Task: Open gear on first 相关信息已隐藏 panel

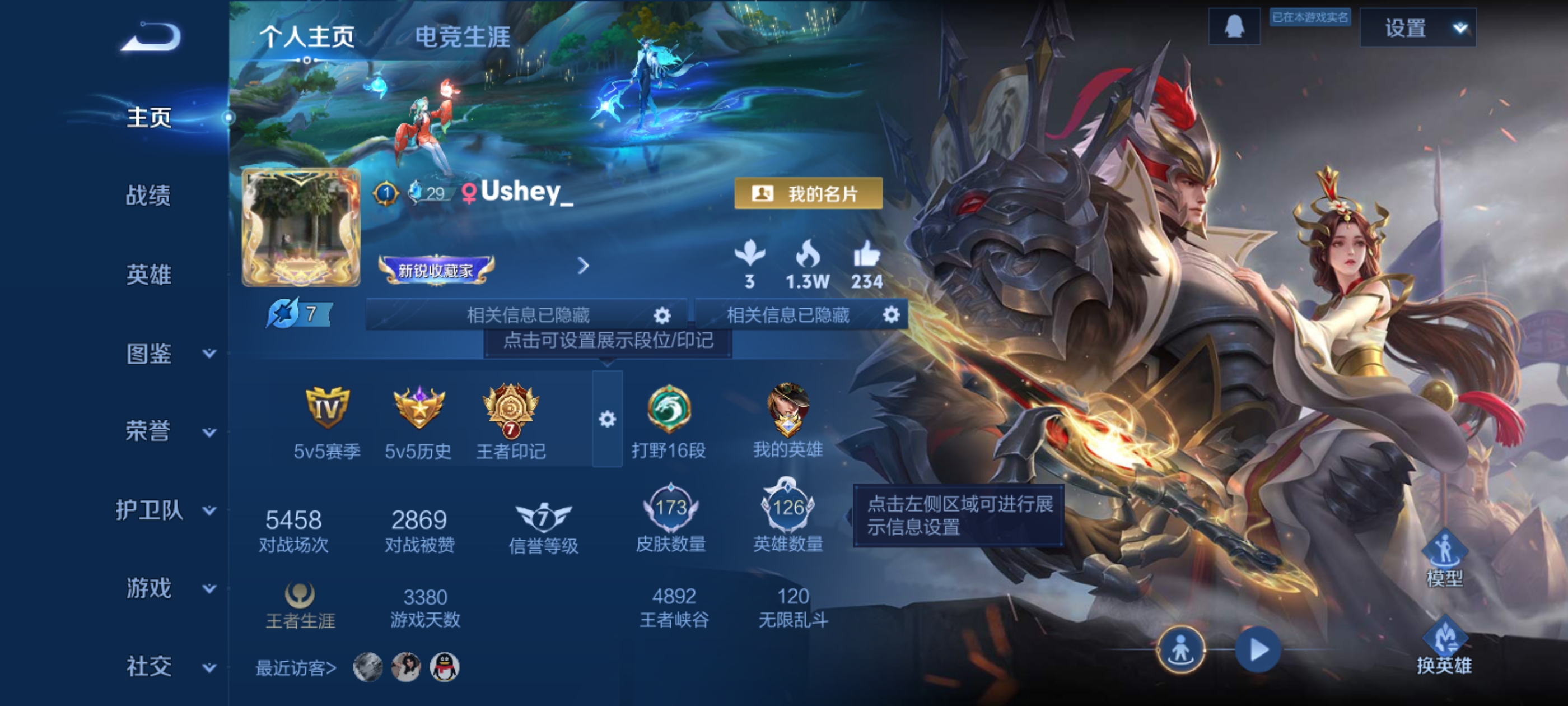Action: tap(663, 315)
